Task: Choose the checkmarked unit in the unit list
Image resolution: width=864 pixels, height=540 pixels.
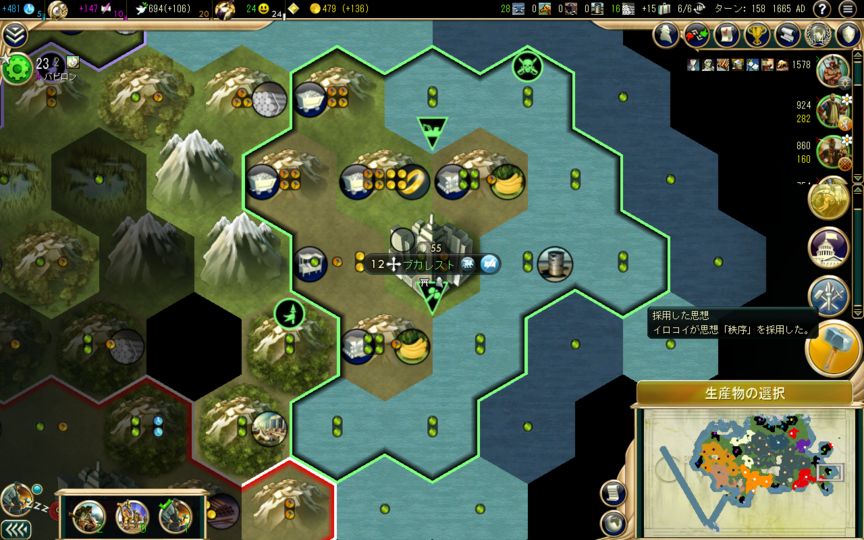Action: tap(175, 514)
